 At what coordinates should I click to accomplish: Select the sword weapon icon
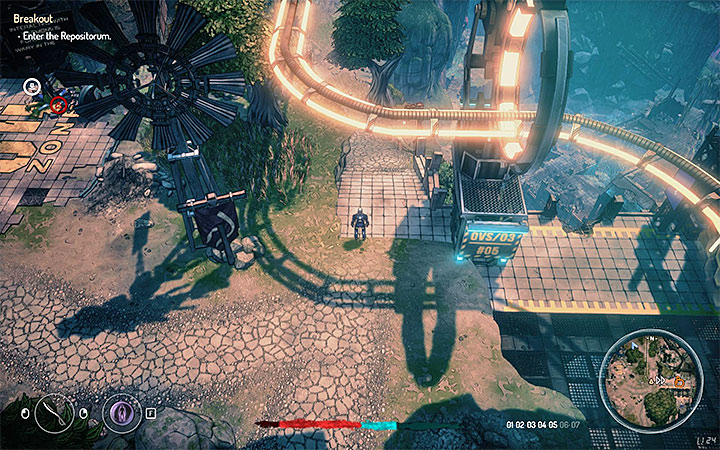(x=53, y=411)
